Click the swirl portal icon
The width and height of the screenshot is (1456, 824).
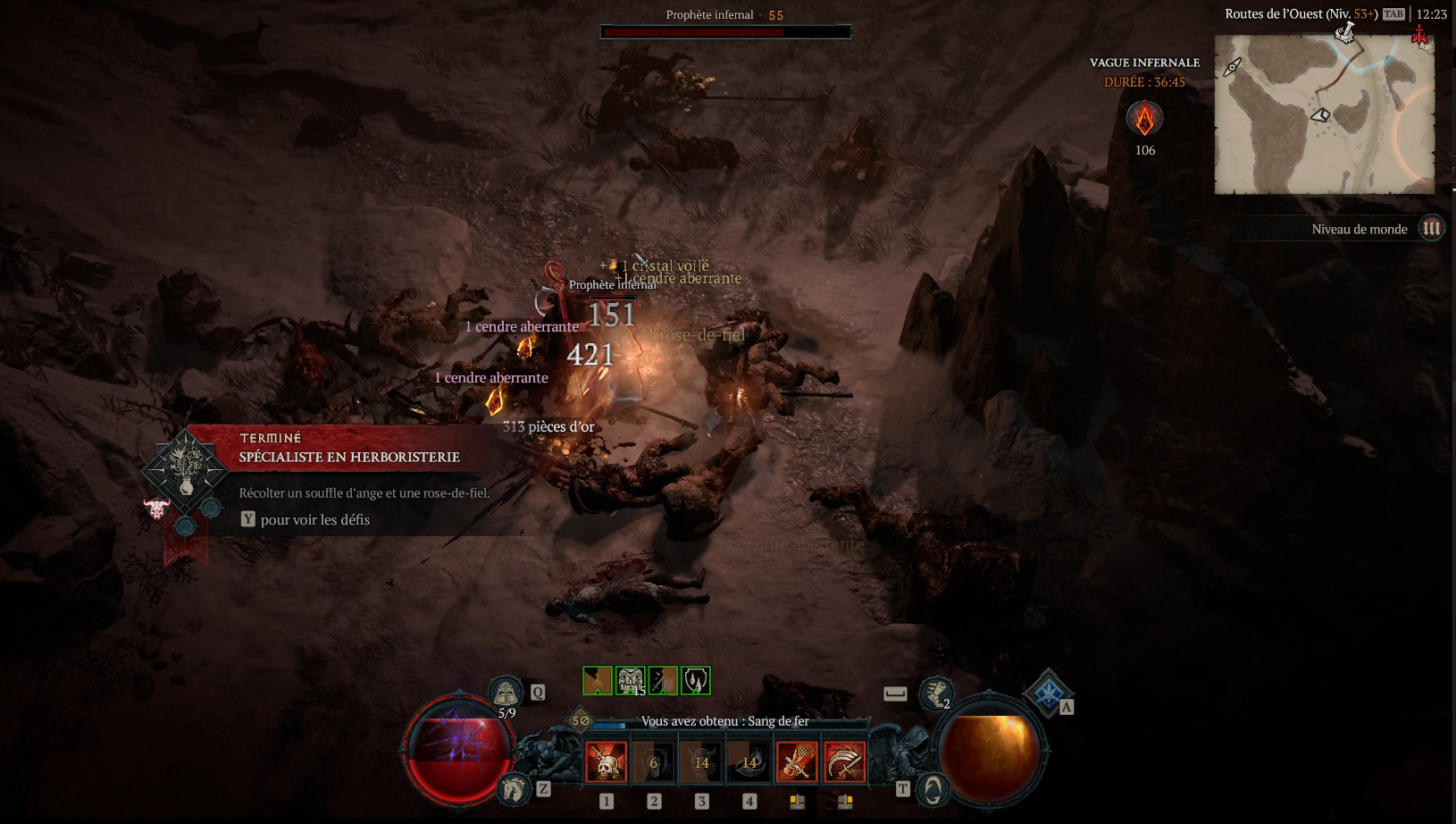[933, 790]
